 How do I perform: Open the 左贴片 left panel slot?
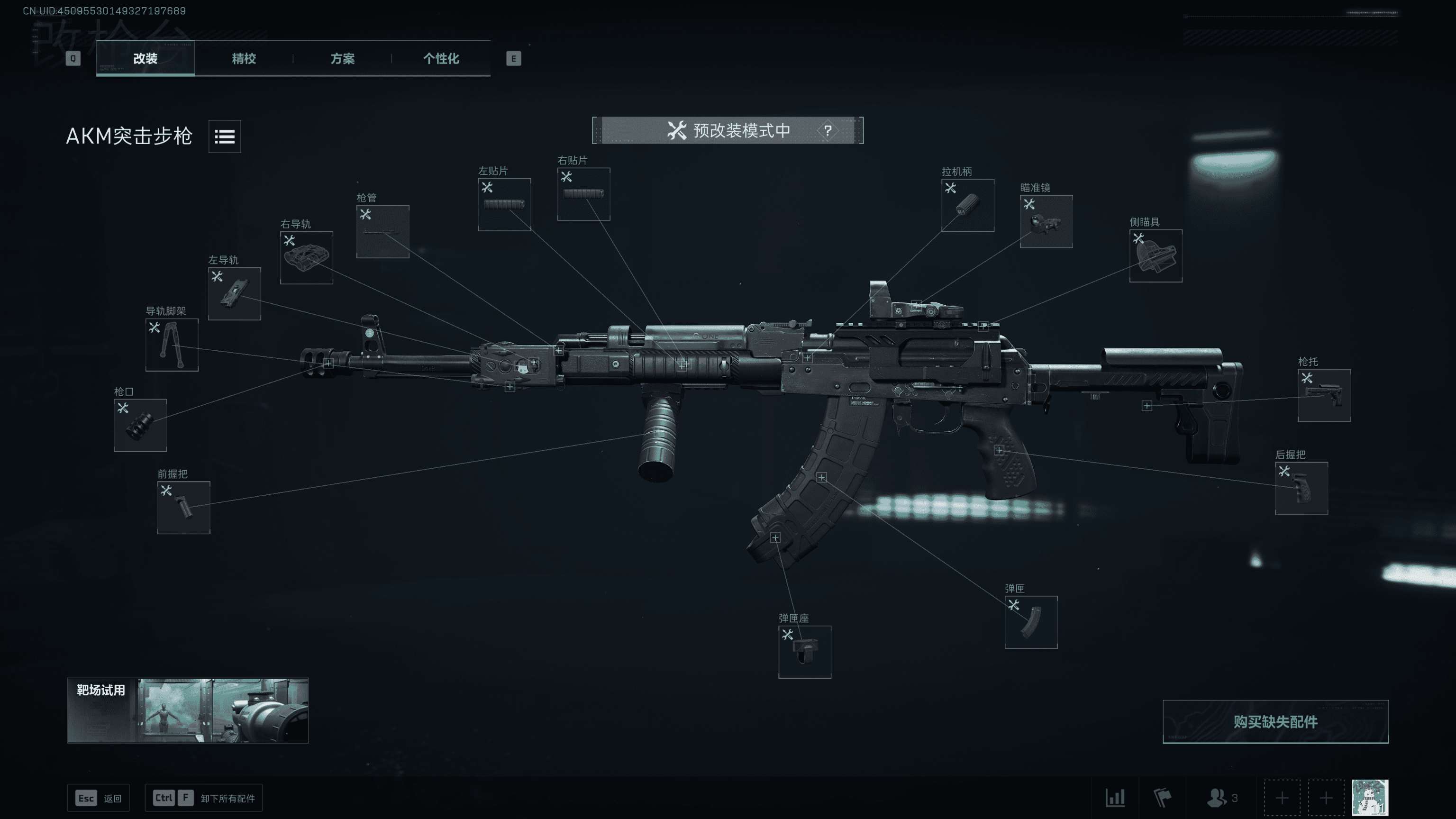tap(504, 205)
